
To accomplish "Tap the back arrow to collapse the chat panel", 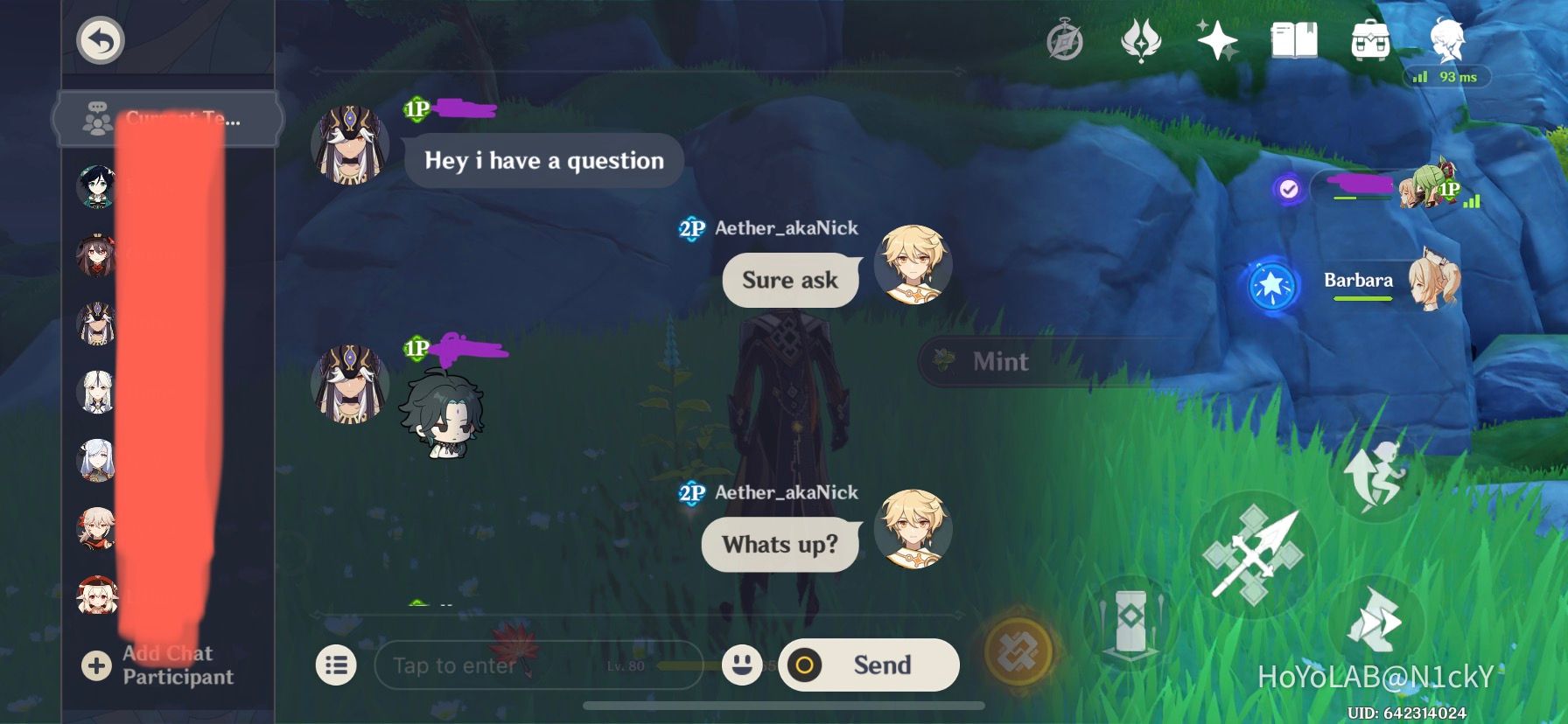I will (x=99, y=39).
